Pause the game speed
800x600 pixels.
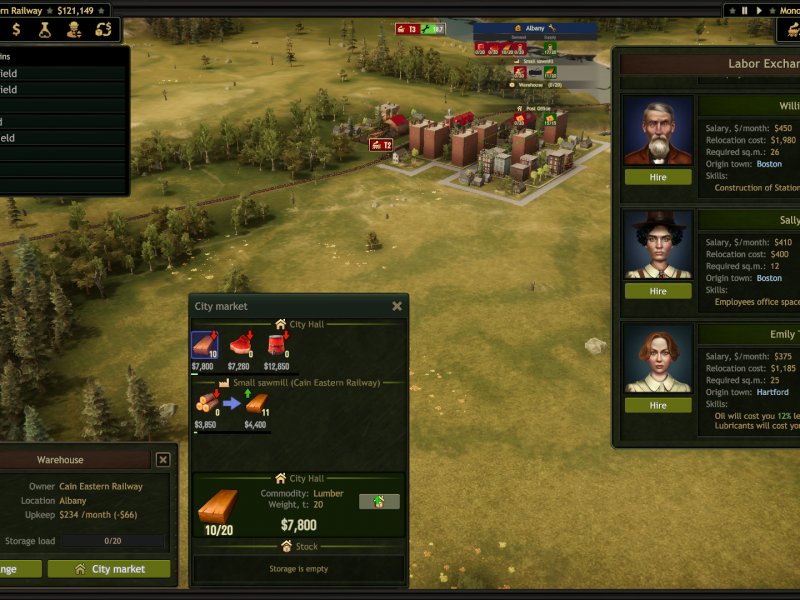pos(744,10)
